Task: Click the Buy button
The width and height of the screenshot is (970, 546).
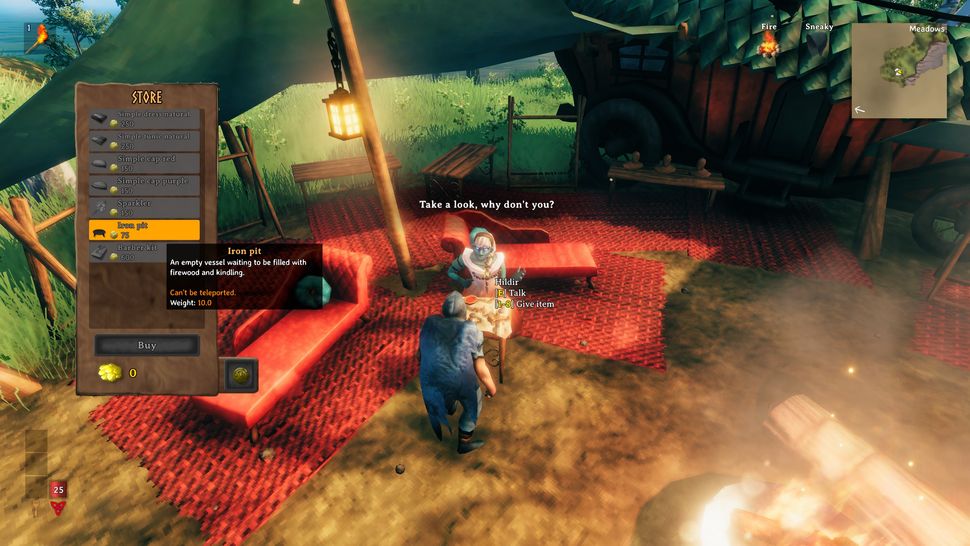Action: [147, 345]
